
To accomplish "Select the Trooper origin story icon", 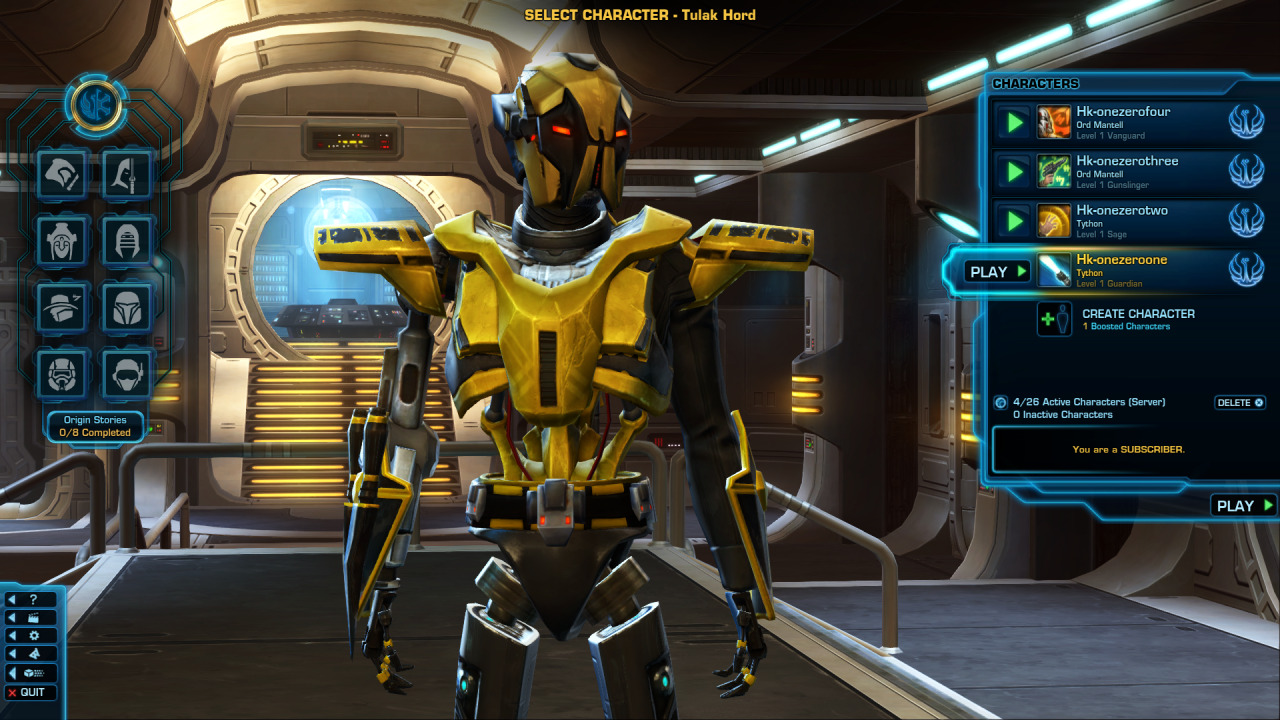I will tap(62, 372).
